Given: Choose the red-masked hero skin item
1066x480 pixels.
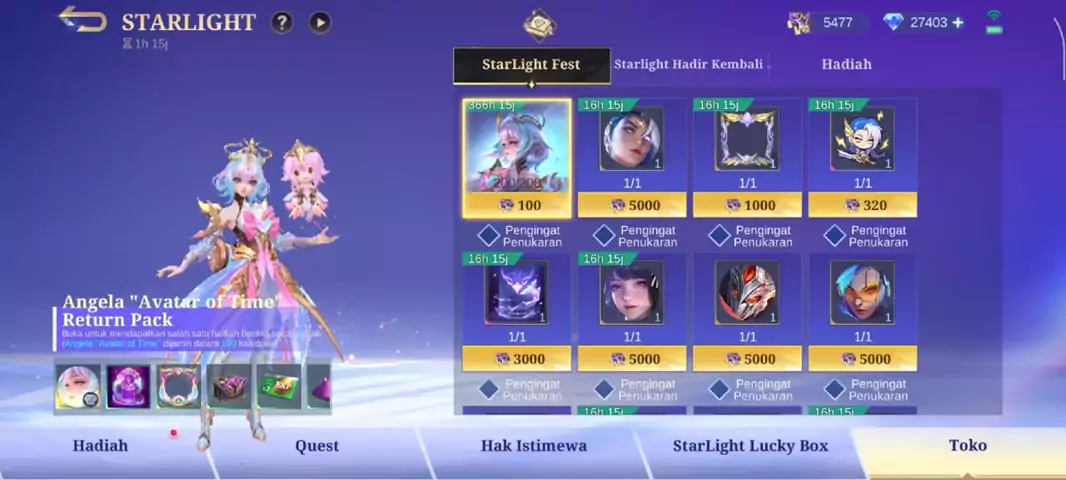Looking at the screenshot, I should (x=747, y=310).
